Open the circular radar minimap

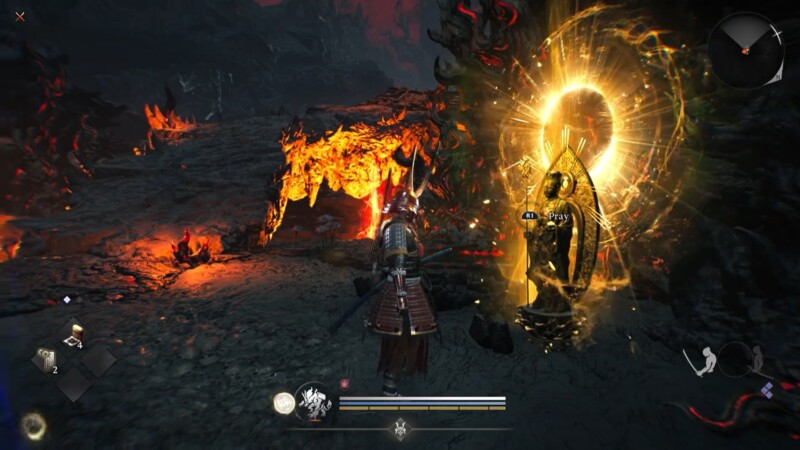(746, 50)
